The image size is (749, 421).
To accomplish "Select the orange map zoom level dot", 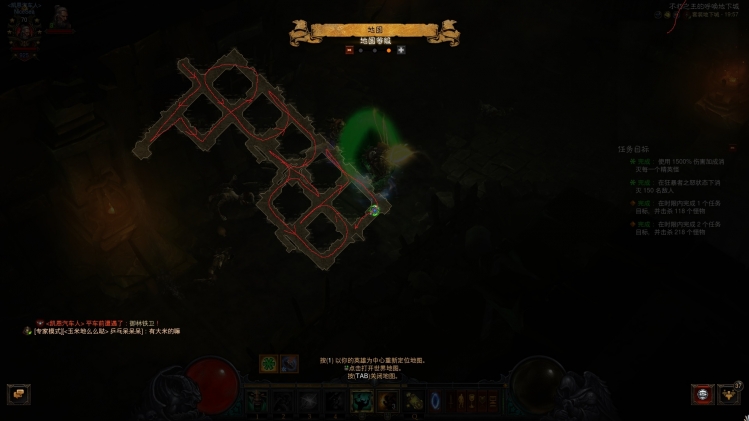I will (x=388, y=50).
